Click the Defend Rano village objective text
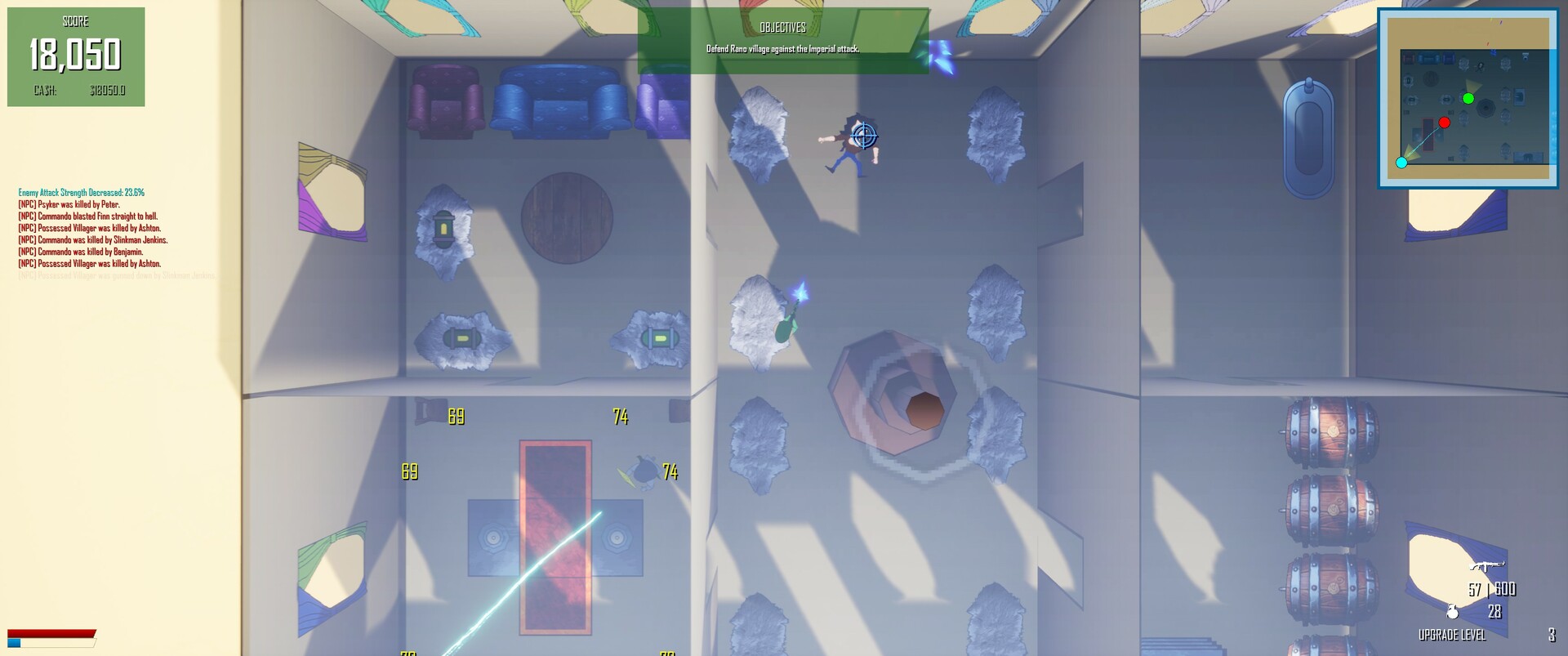The image size is (1568, 656). point(782,48)
